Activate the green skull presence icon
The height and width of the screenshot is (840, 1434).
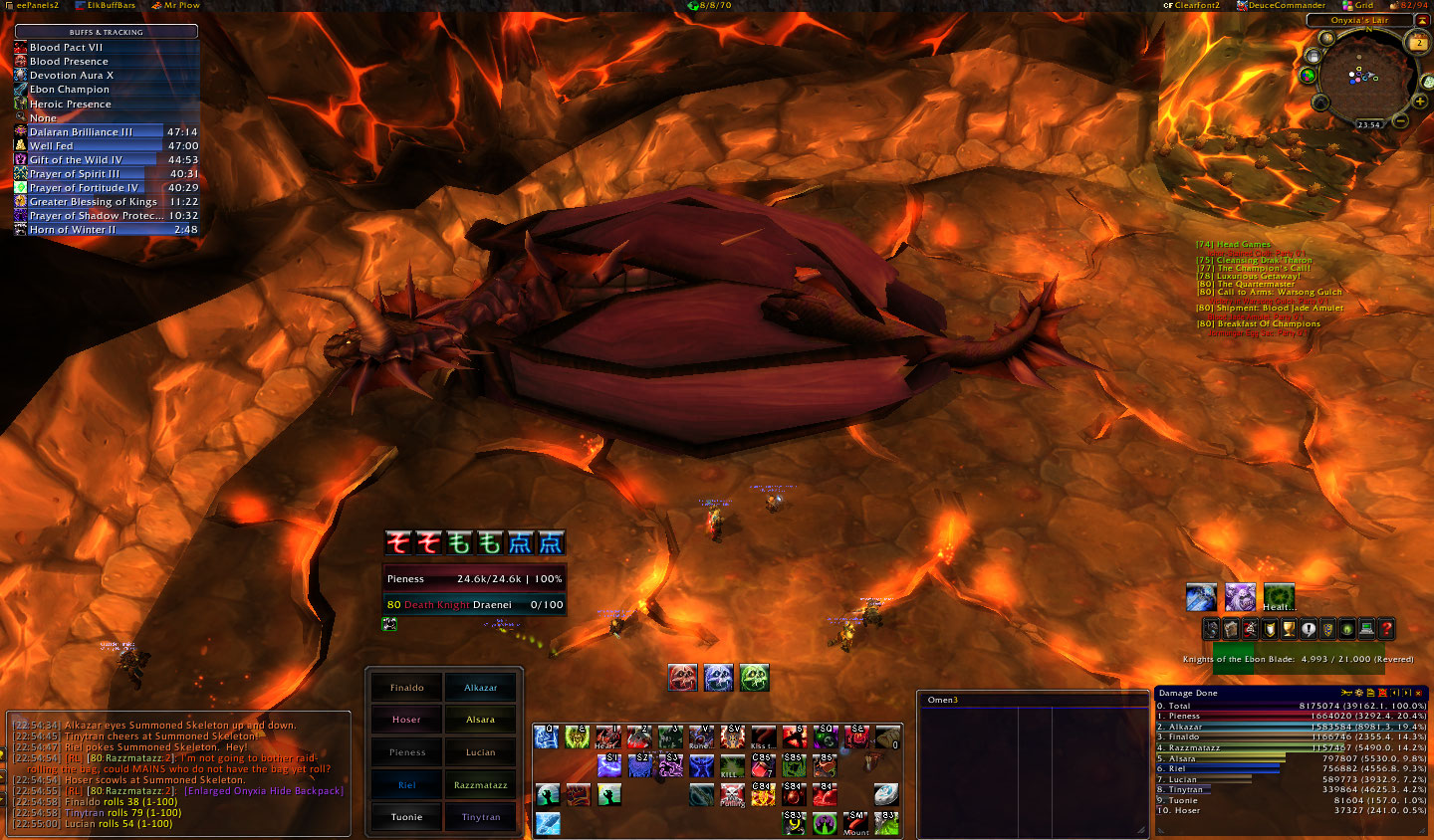click(754, 678)
